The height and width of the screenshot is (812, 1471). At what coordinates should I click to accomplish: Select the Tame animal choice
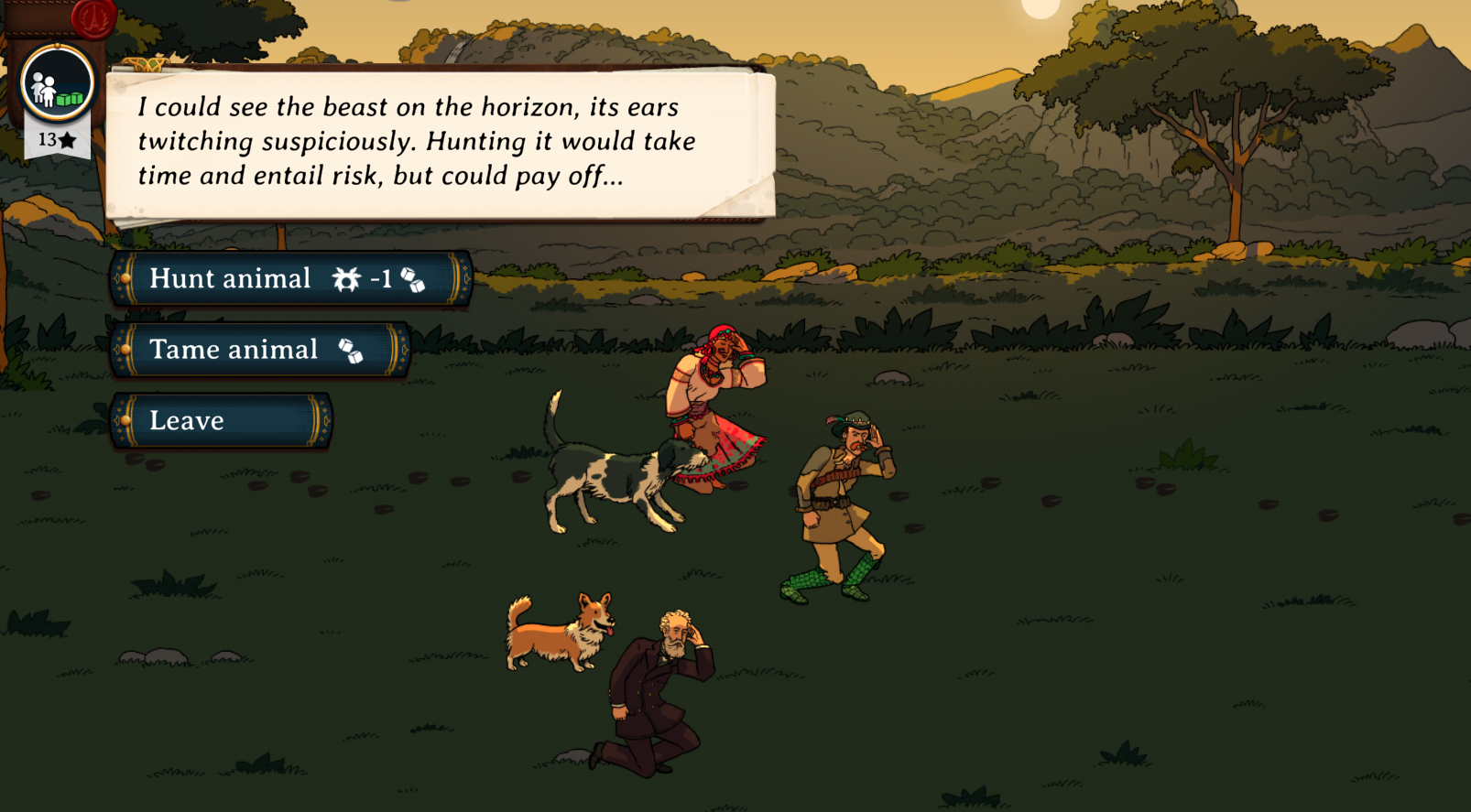(x=258, y=350)
